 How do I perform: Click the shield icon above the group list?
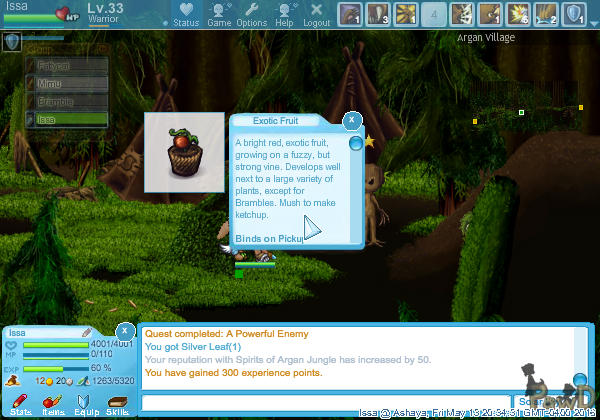coord(12,42)
